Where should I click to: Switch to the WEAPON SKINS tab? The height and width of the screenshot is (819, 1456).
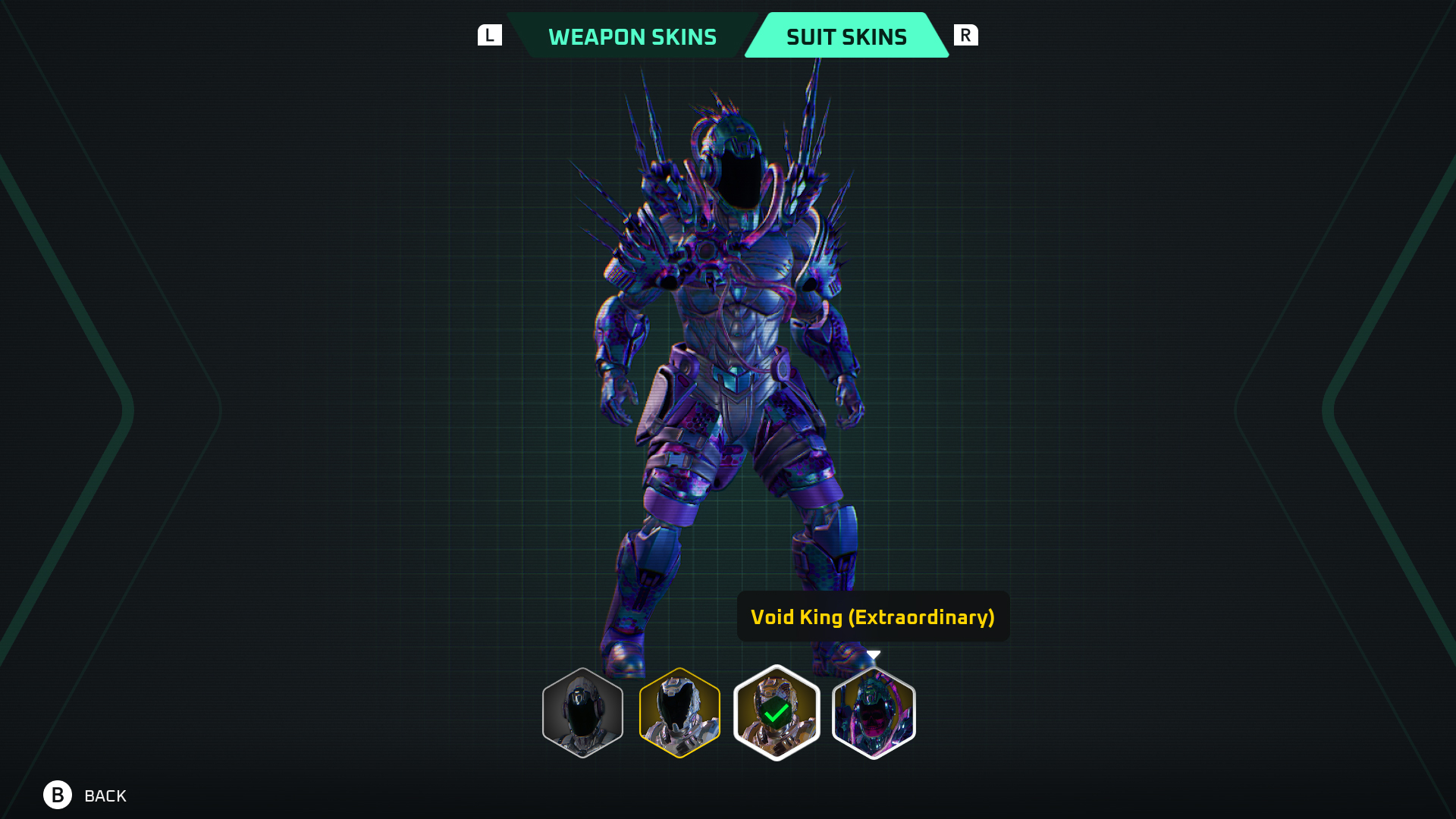pyautogui.click(x=634, y=36)
